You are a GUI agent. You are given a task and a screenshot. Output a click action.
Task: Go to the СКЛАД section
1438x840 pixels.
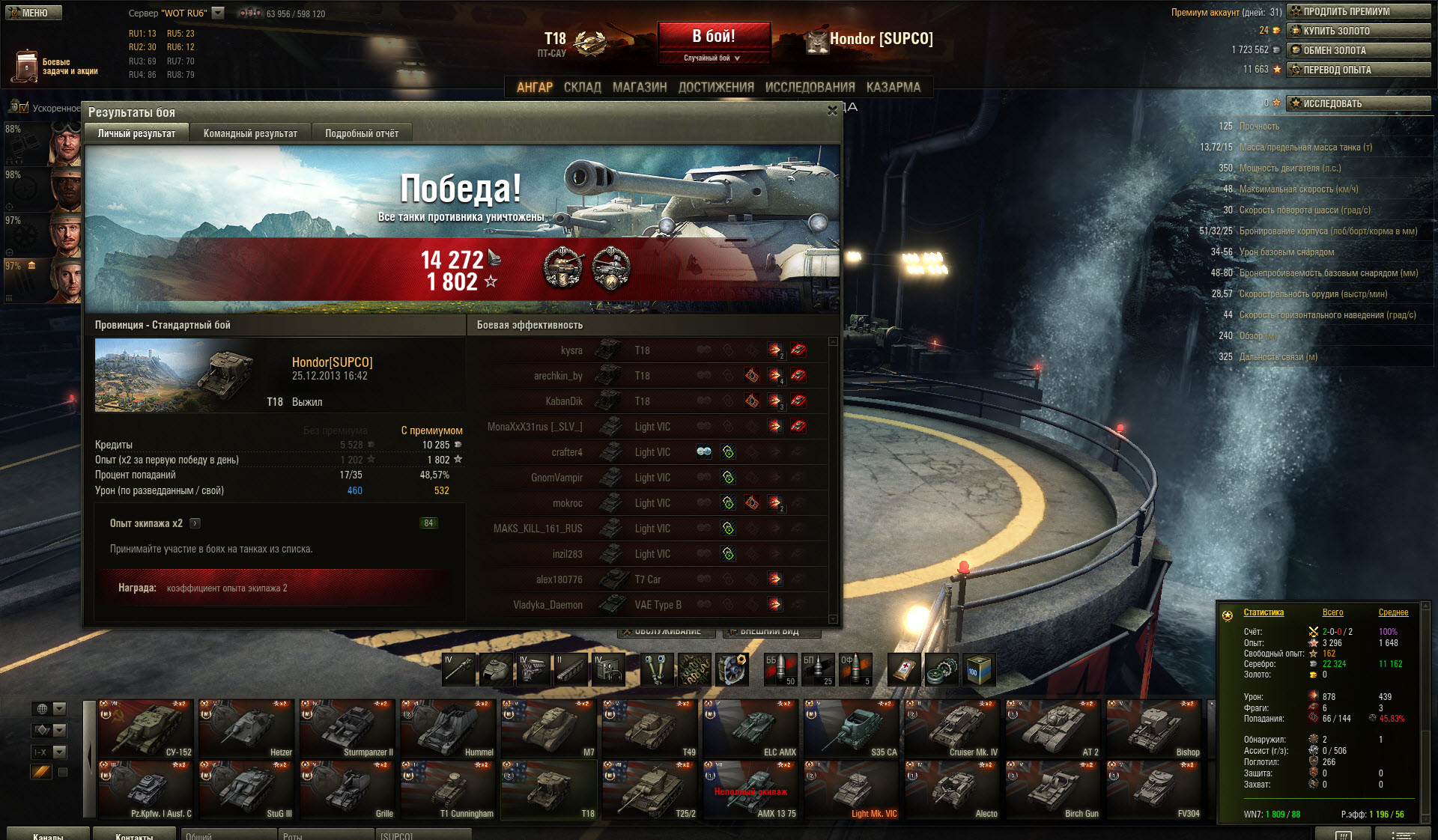coord(582,87)
